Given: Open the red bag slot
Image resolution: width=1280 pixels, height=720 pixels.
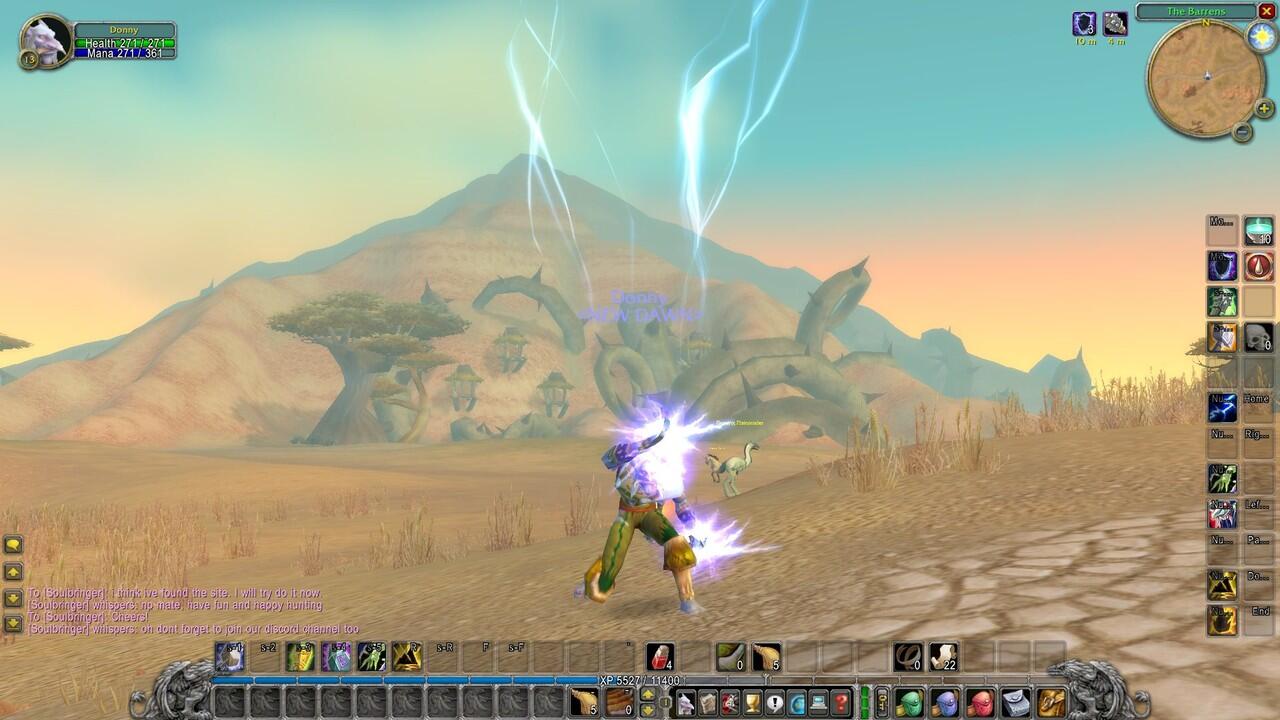Looking at the screenshot, I should (x=980, y=702).
